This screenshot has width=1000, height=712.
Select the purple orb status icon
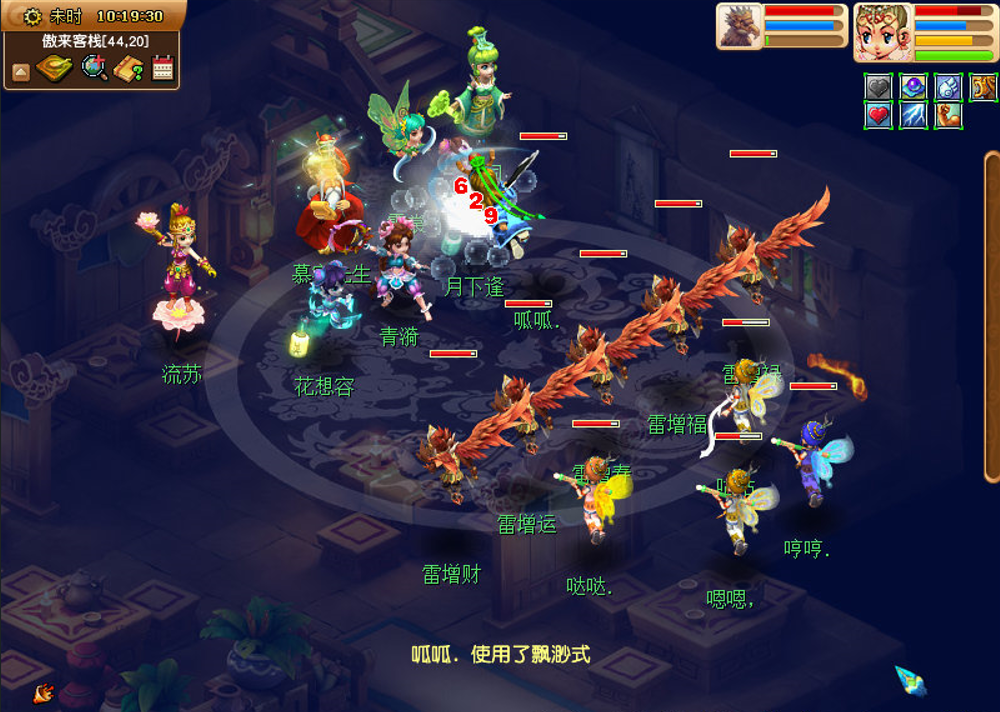[913, 88]
